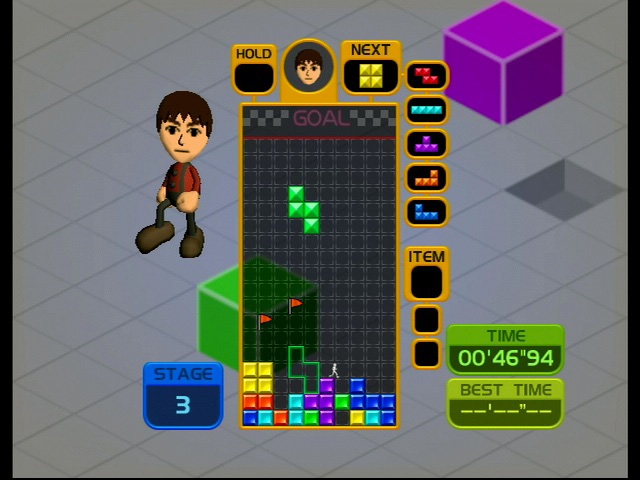Screen dimensions: 640x480
Task: Select the empty HOLD slot
Action: point(254,77)
